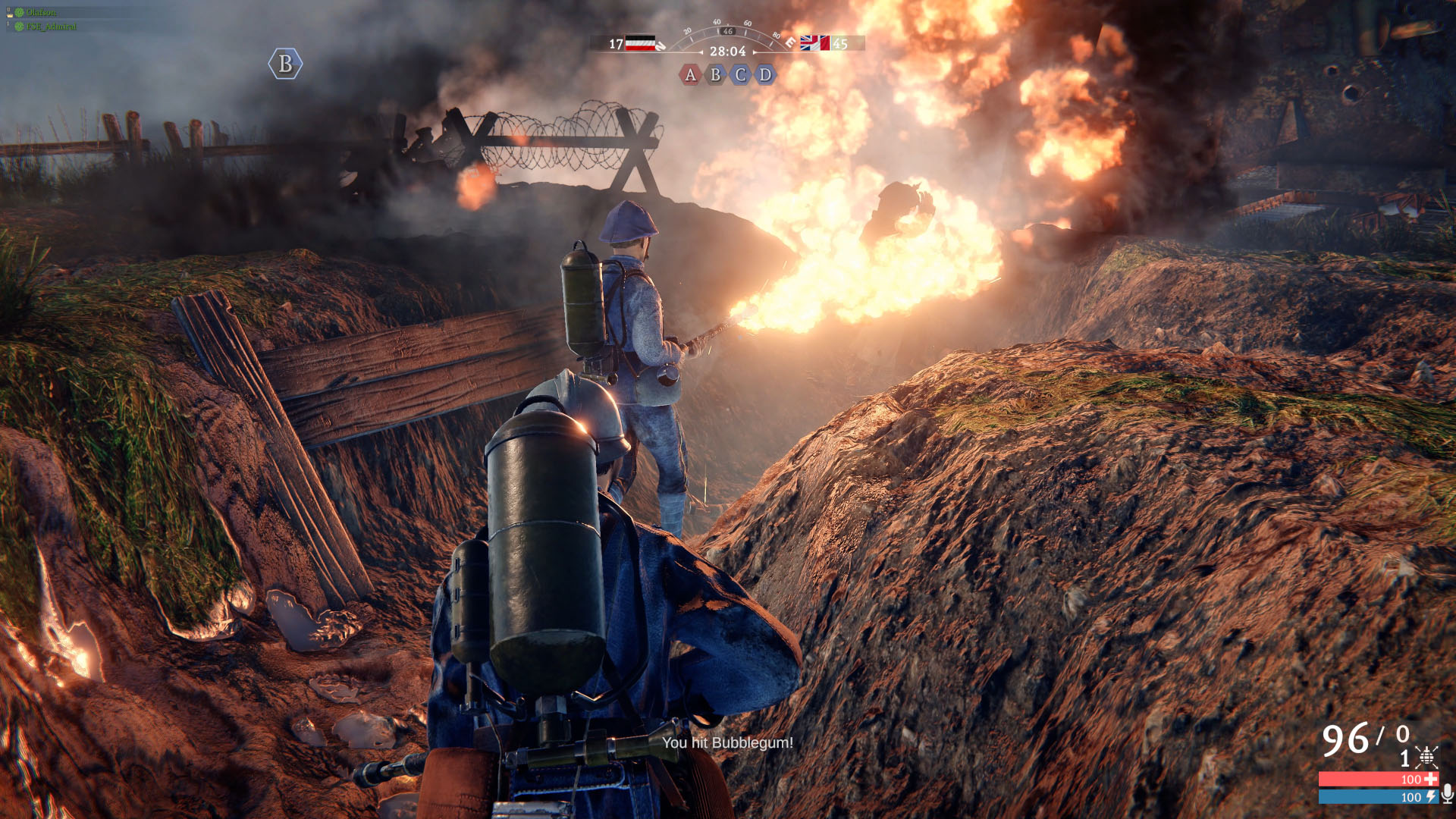Click the stamina lightning icon on the blue bar
This screenshot has width=1456, height=819.
point(1432,796)
